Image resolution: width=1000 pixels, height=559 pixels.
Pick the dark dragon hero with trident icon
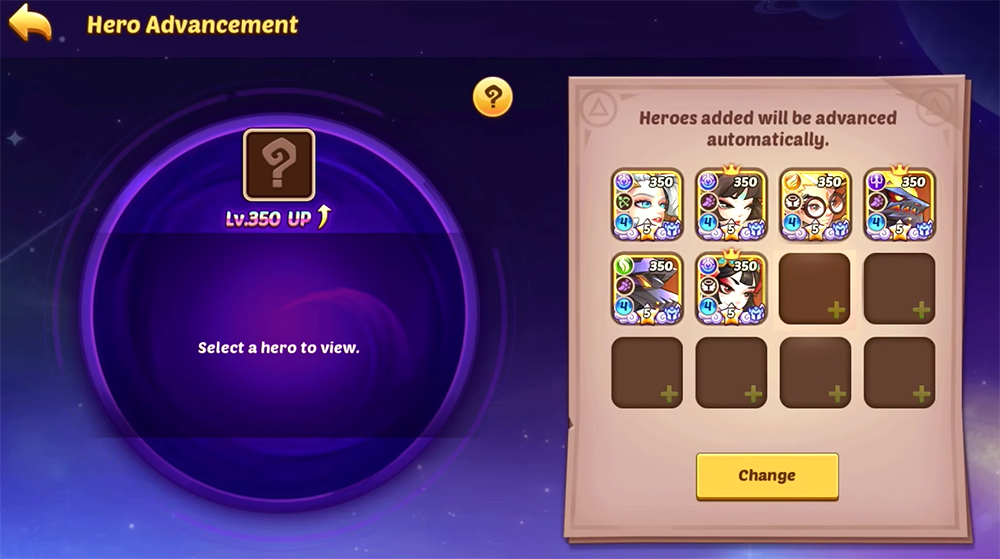(x=899, y=204)
